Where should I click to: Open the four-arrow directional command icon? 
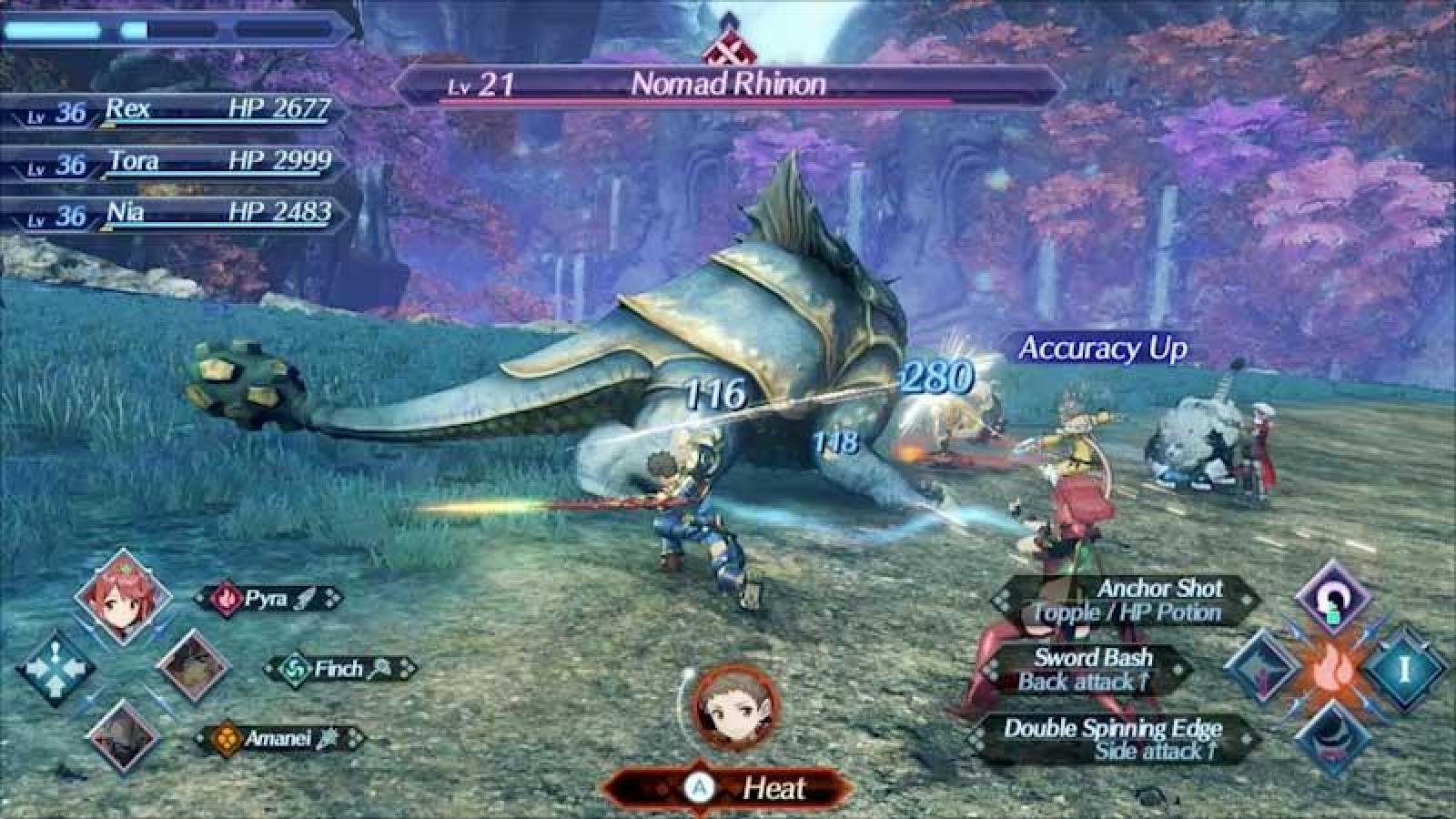(55, 669)
